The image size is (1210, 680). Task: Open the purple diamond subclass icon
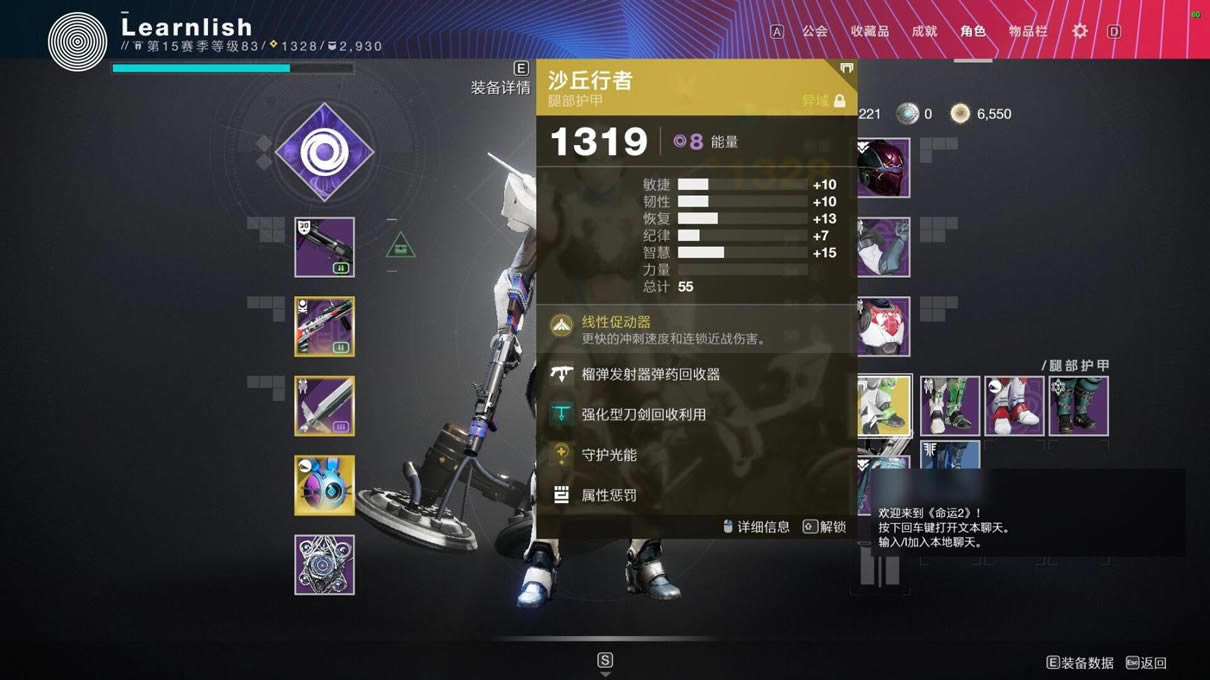coord(324,153)
